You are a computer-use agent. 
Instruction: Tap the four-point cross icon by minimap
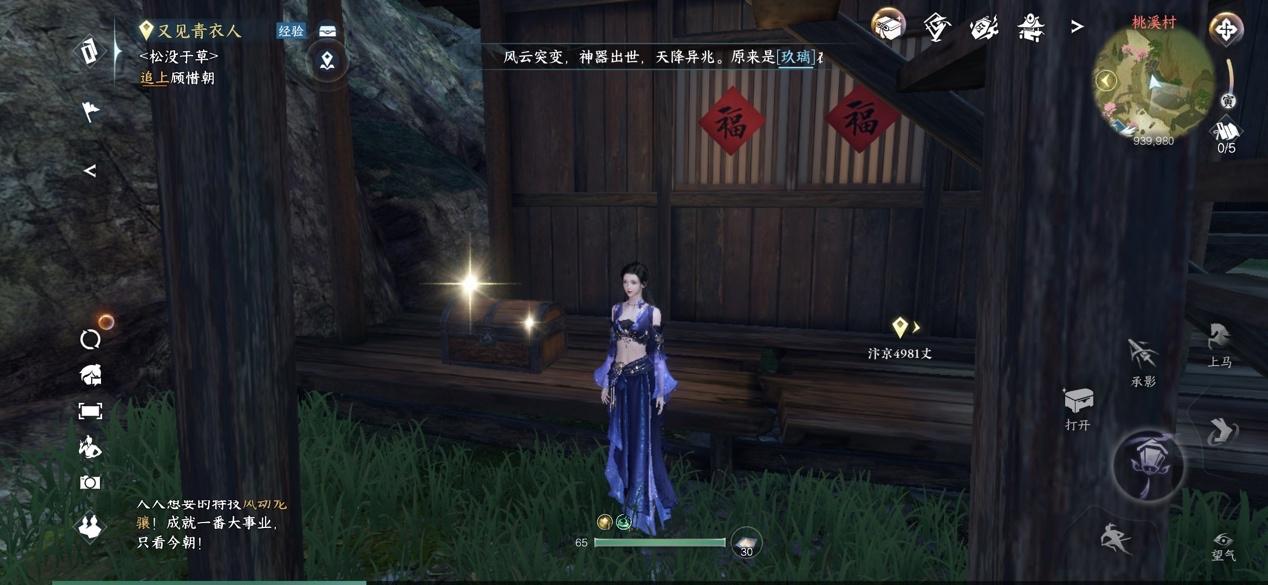(x=1226, y=29)
